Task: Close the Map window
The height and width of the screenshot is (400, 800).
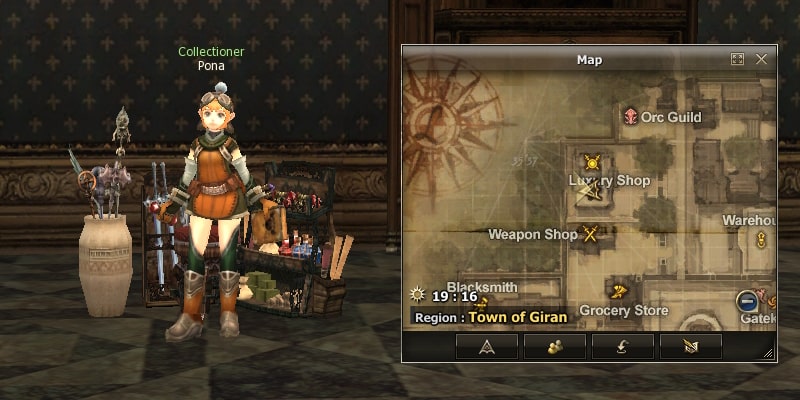Action: 762,60
